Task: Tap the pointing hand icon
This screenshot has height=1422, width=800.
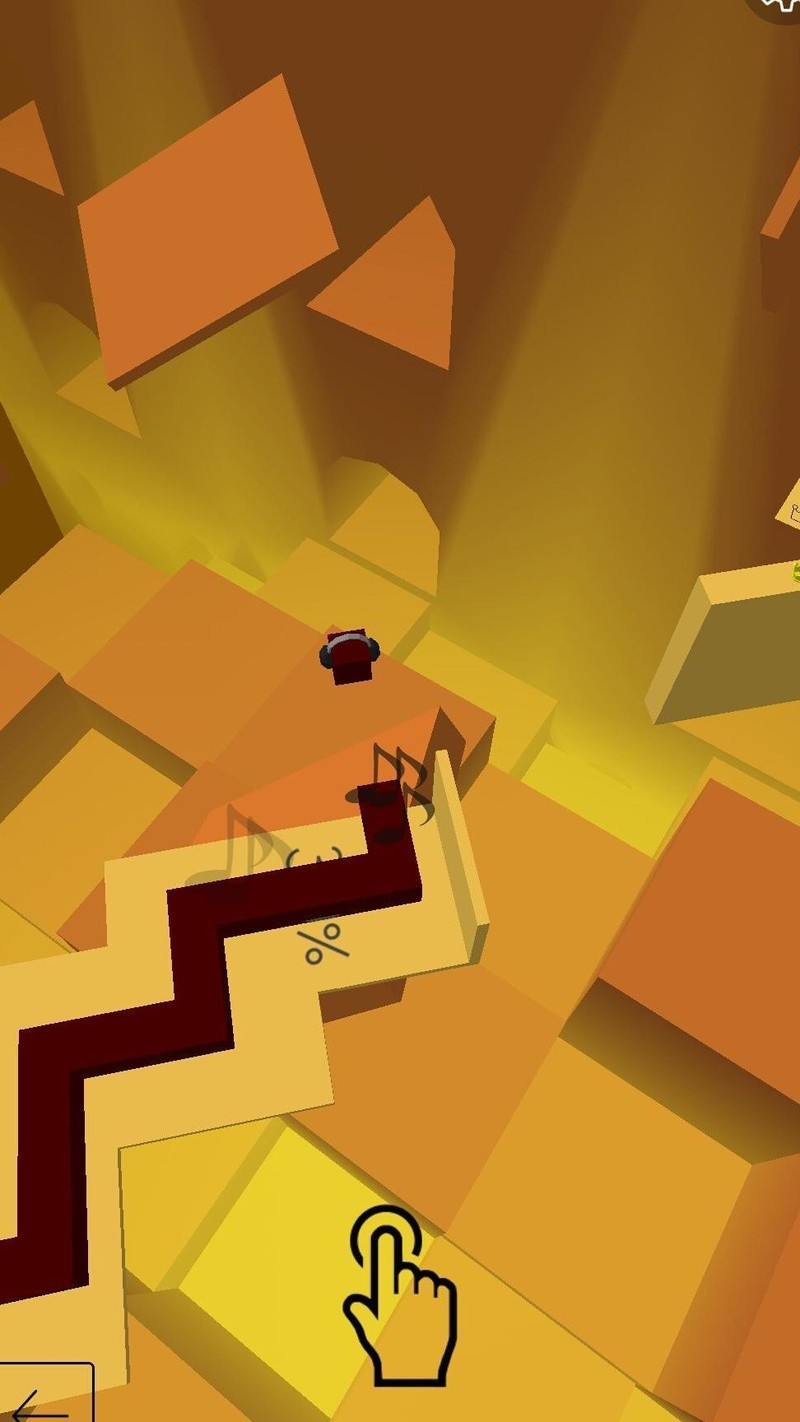Action: [400, 1295]
